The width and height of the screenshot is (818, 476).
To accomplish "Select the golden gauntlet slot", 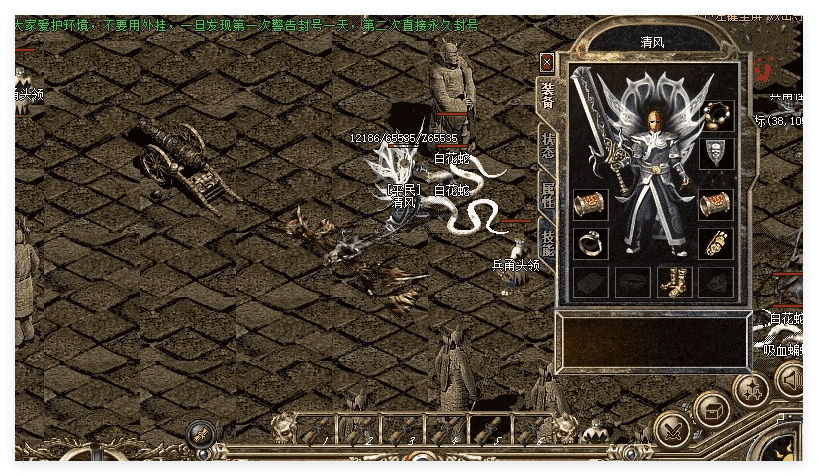I will [x=716, y=242].
